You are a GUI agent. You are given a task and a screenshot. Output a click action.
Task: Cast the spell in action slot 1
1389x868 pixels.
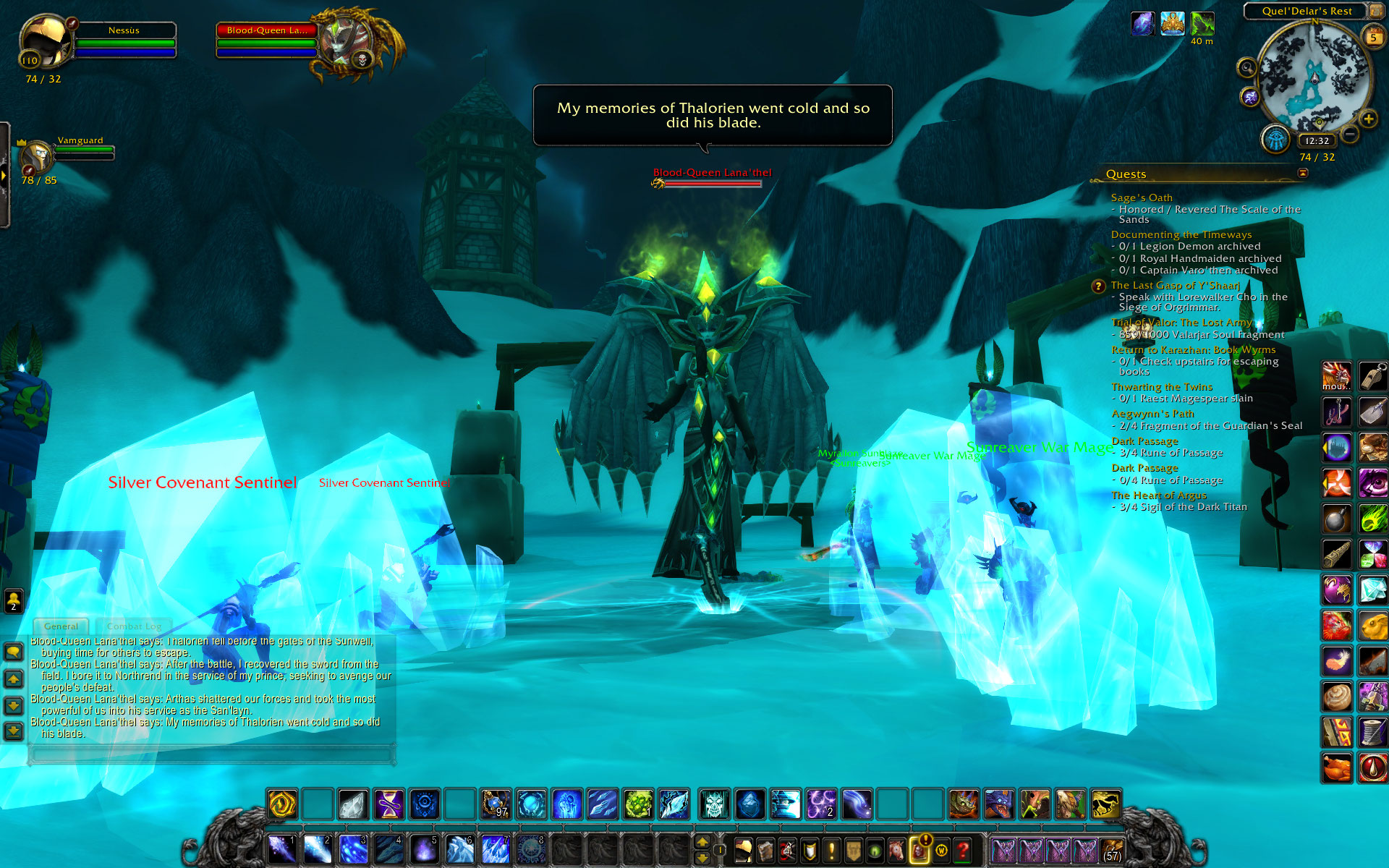(x=281, y=848)
